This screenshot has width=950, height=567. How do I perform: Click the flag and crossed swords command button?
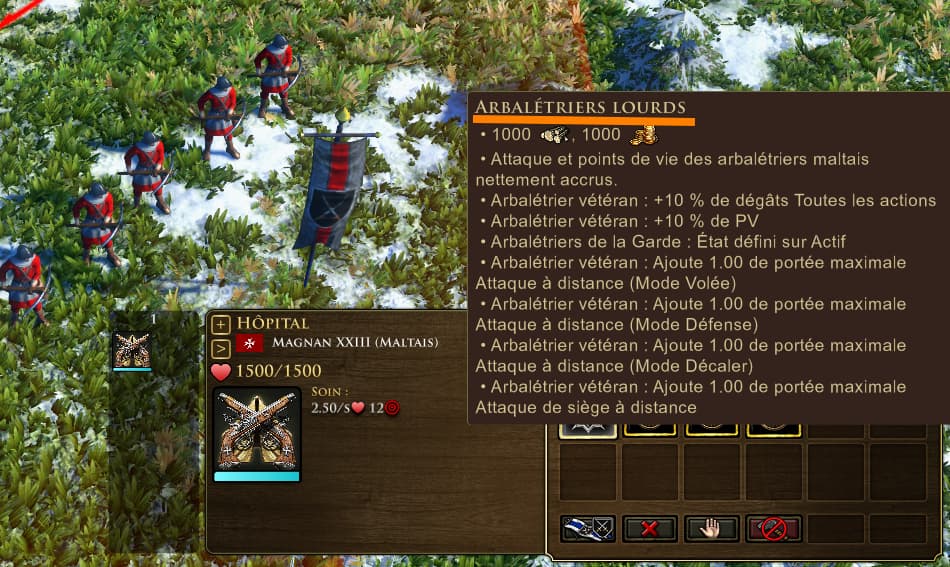(x=588, y=529)
